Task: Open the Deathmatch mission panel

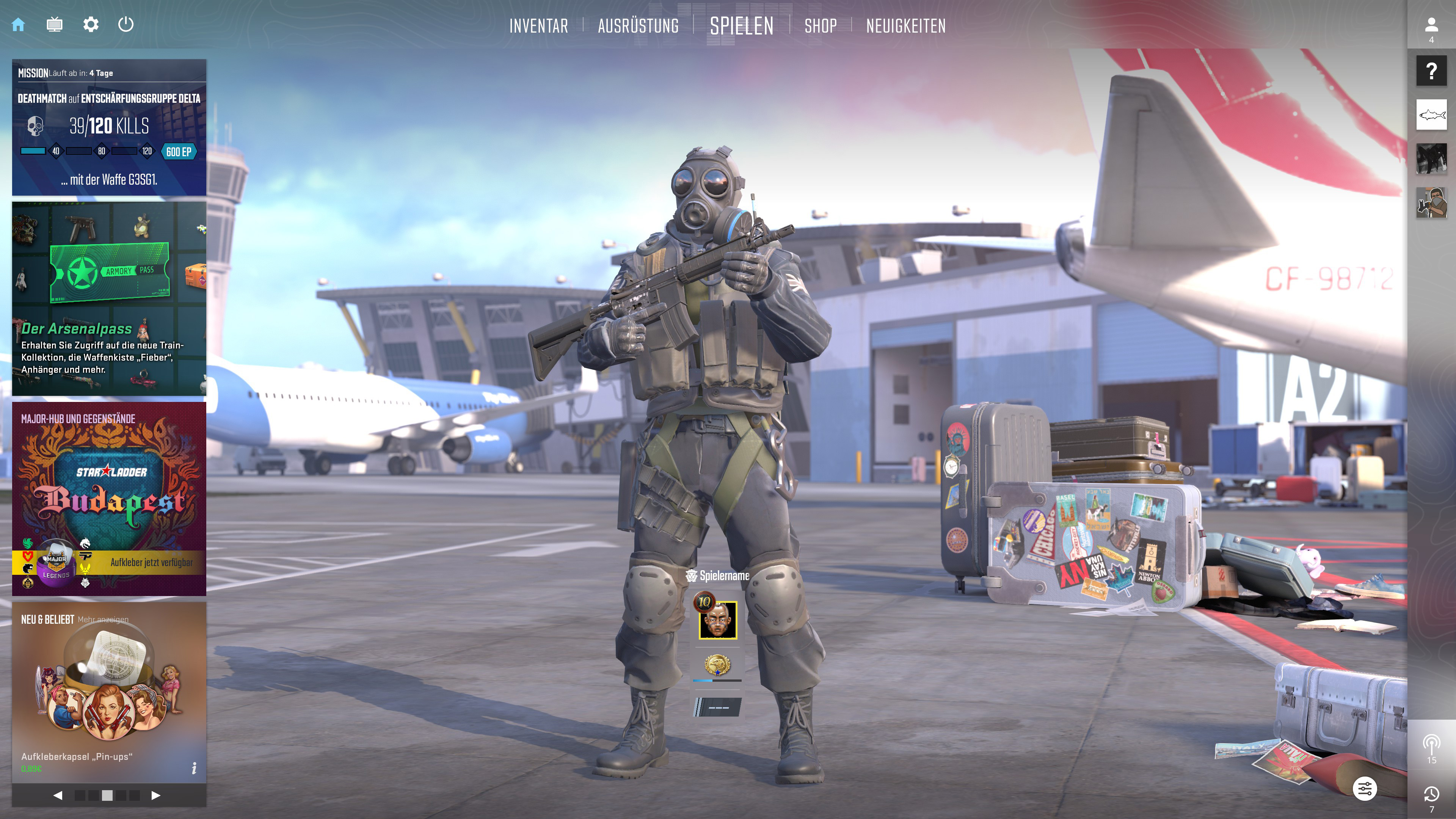Action: (109, 128)
